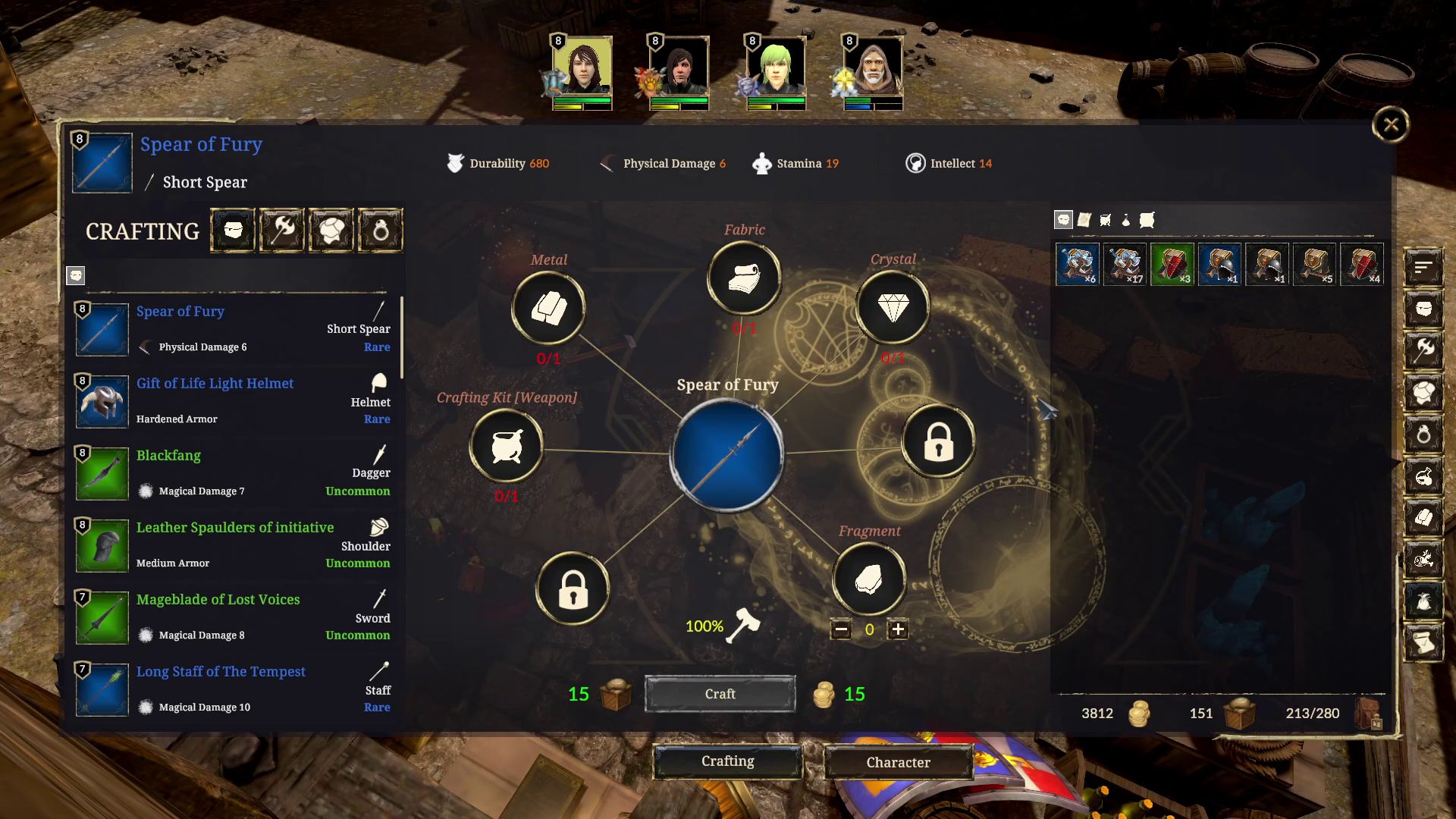Select the Metal material slot
This screenshot has width=1456, height=819.
(x=548, y=306)
